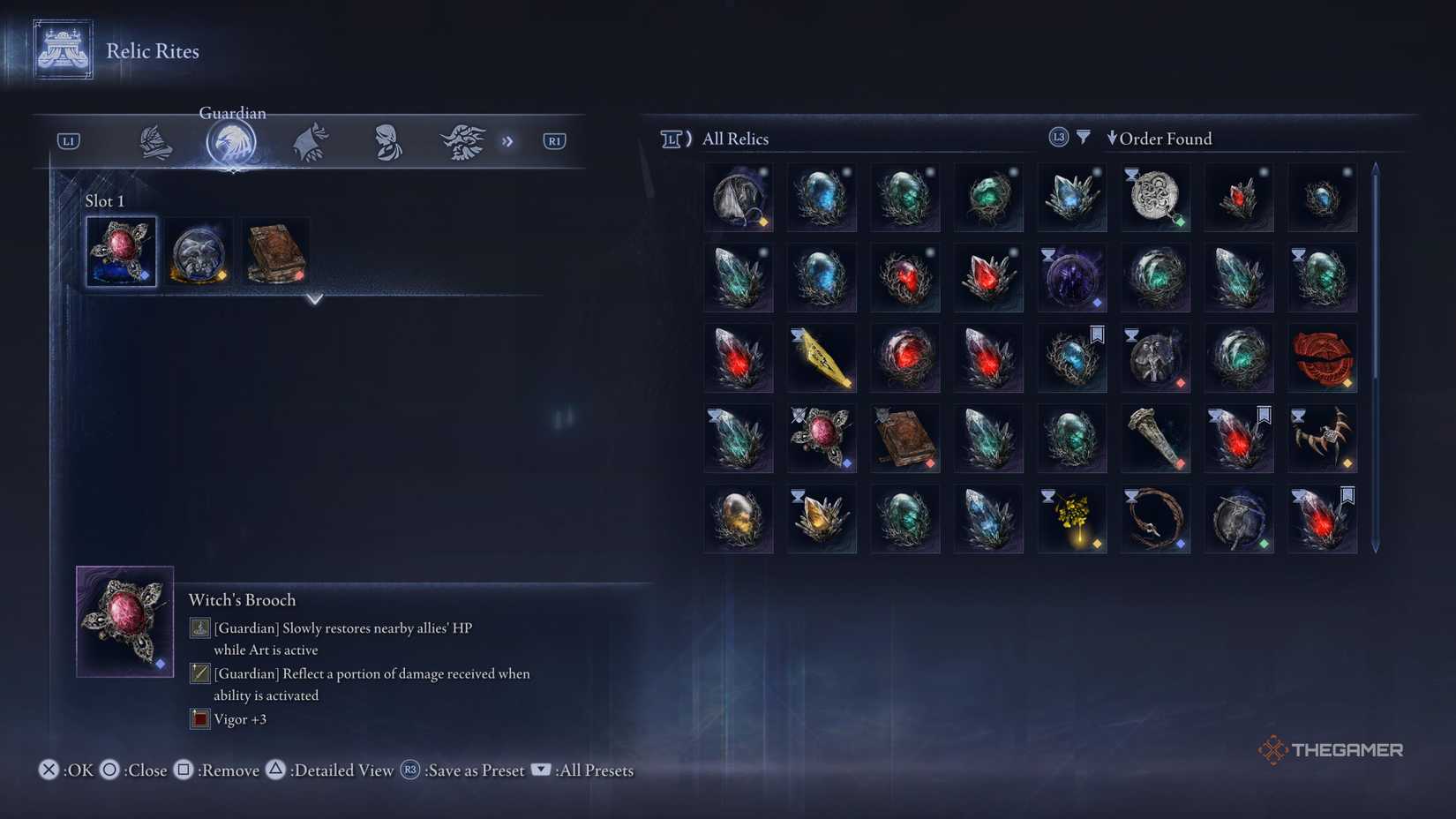
Task: Select the Guardian class icon
Action: click(232, 140)
